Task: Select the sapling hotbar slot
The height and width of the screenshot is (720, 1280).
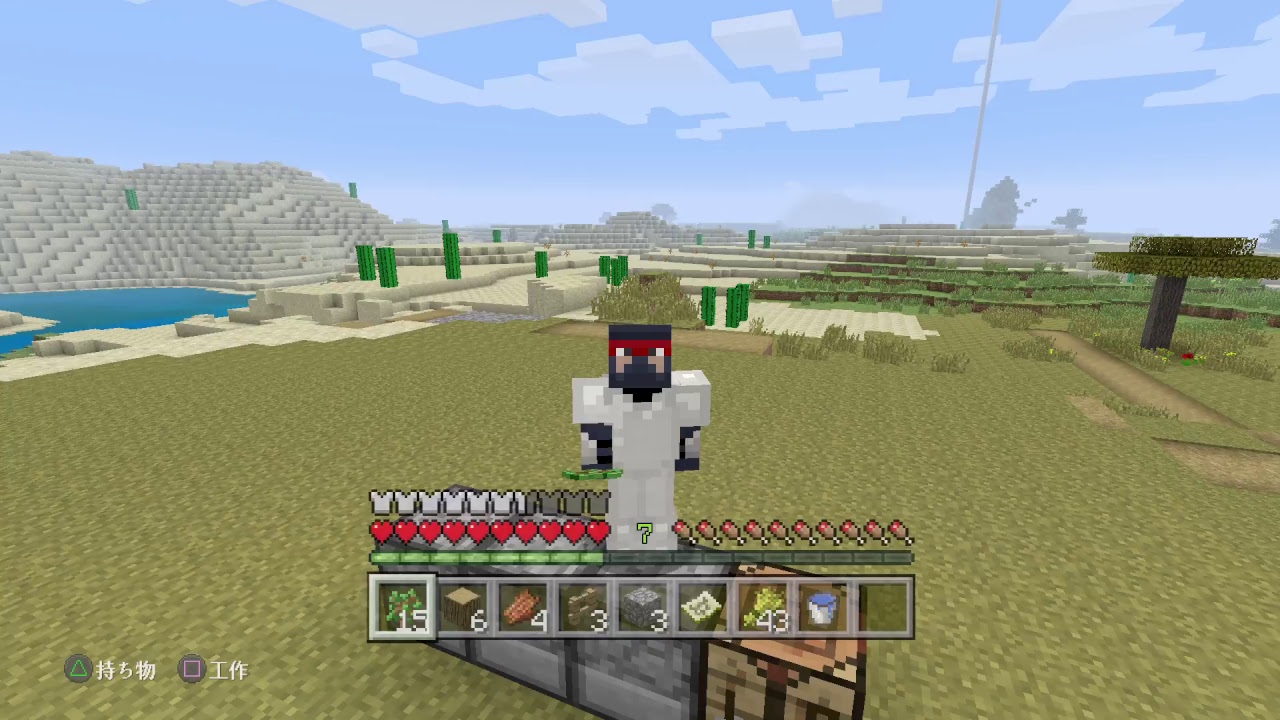Action: [402, 602]
